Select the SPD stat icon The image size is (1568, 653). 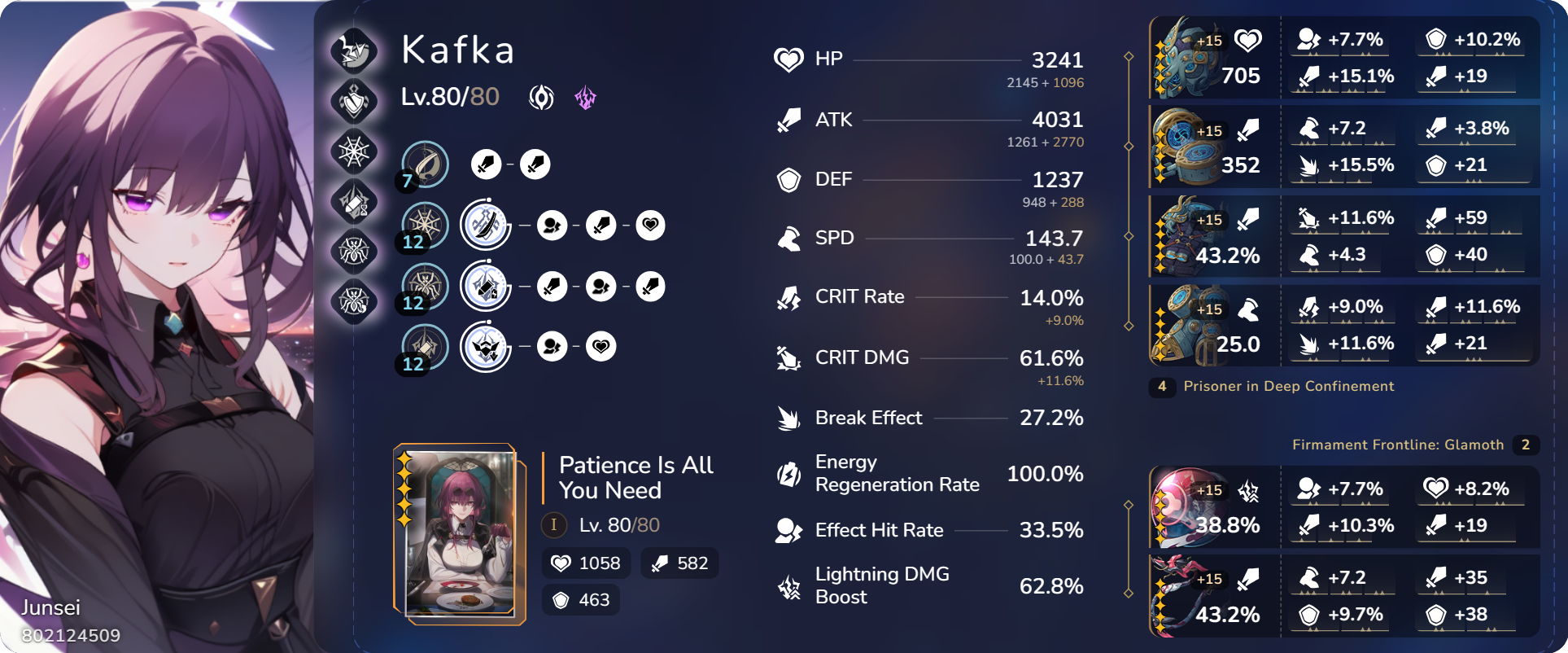(788, 238)
